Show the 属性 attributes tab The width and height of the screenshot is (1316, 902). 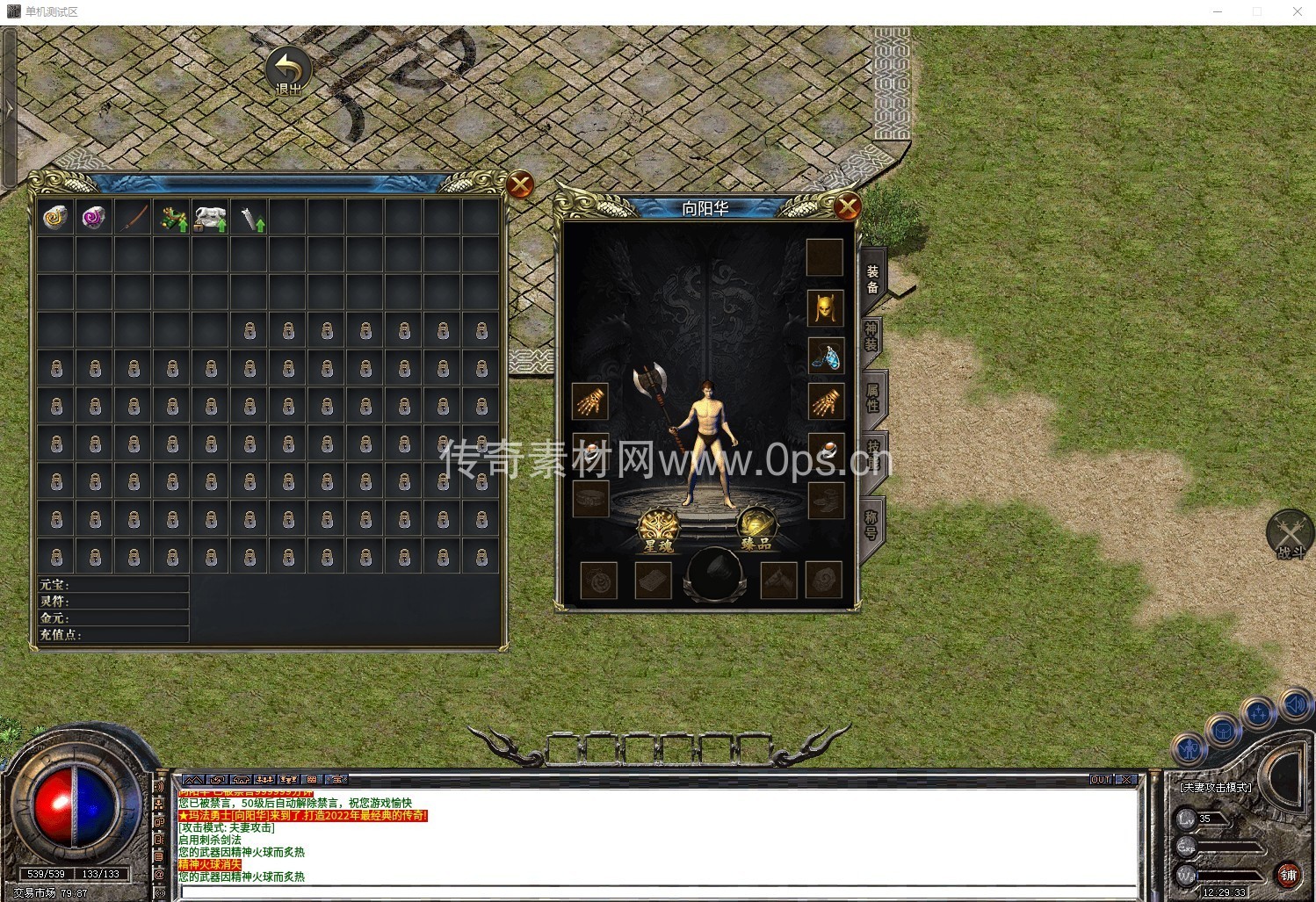coord(872,398)
